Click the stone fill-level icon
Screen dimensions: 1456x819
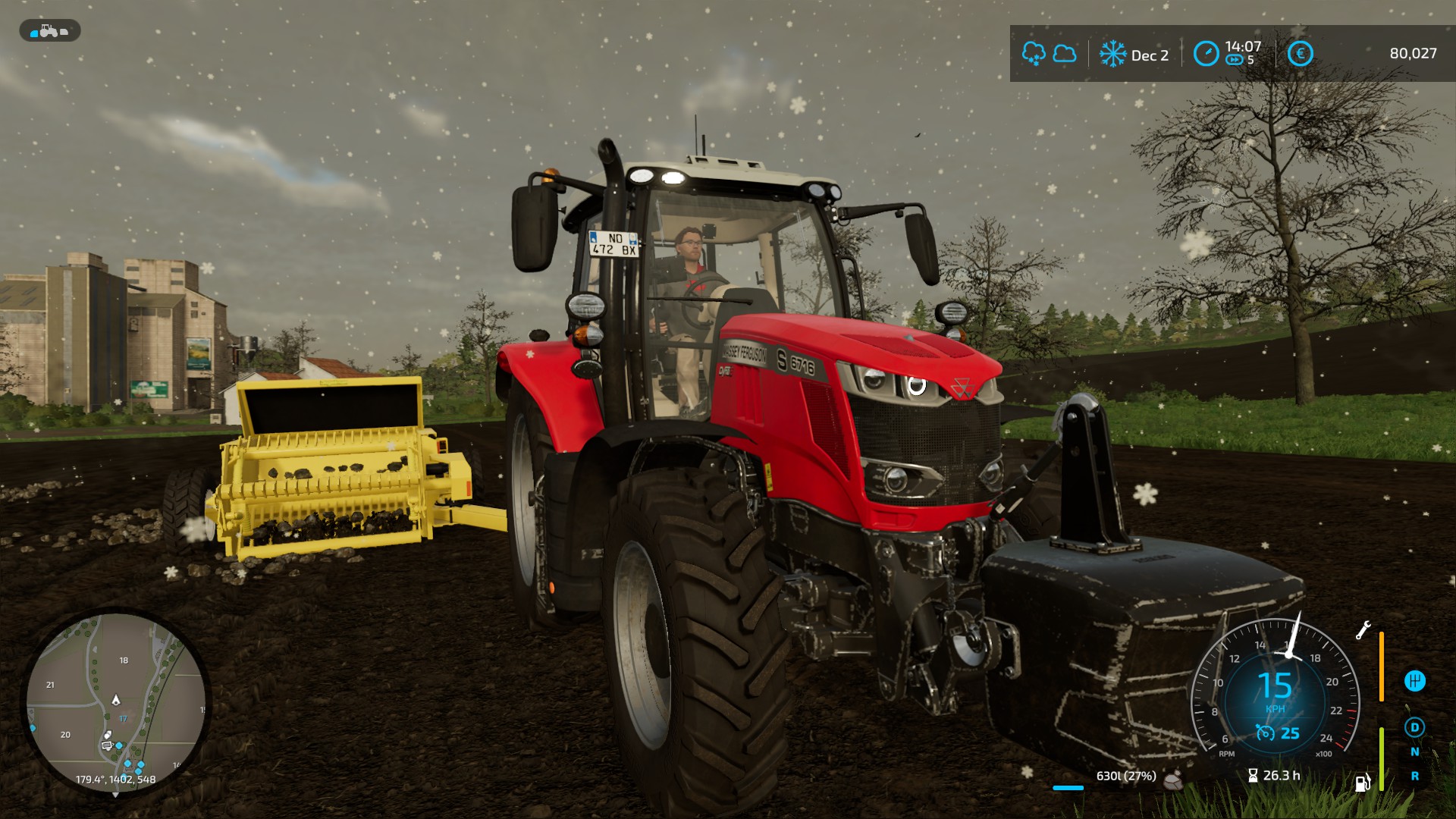click(x=1173, y=780)
